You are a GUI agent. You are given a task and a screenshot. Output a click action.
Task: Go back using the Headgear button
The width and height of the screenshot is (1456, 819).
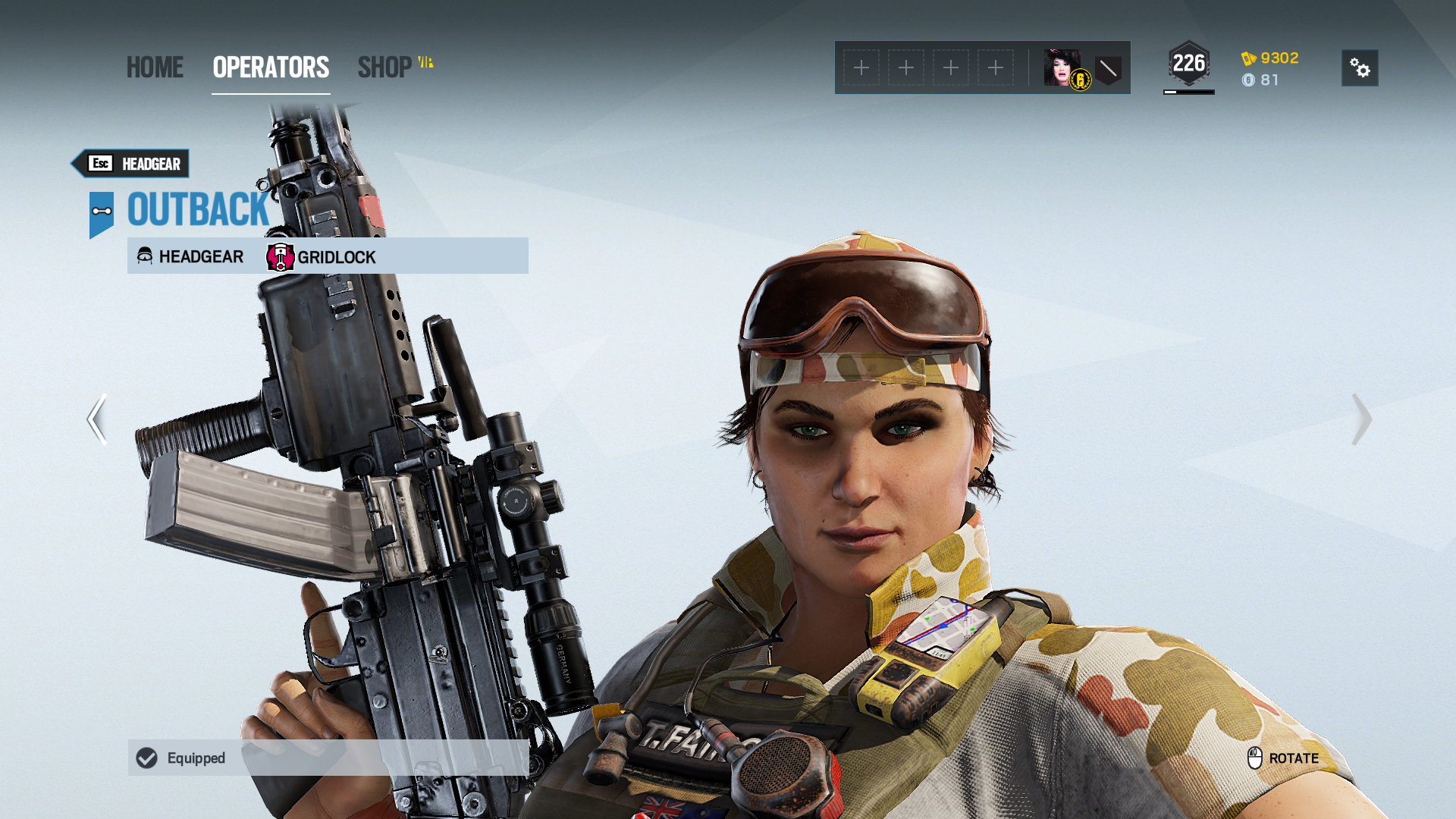(130, 164)
